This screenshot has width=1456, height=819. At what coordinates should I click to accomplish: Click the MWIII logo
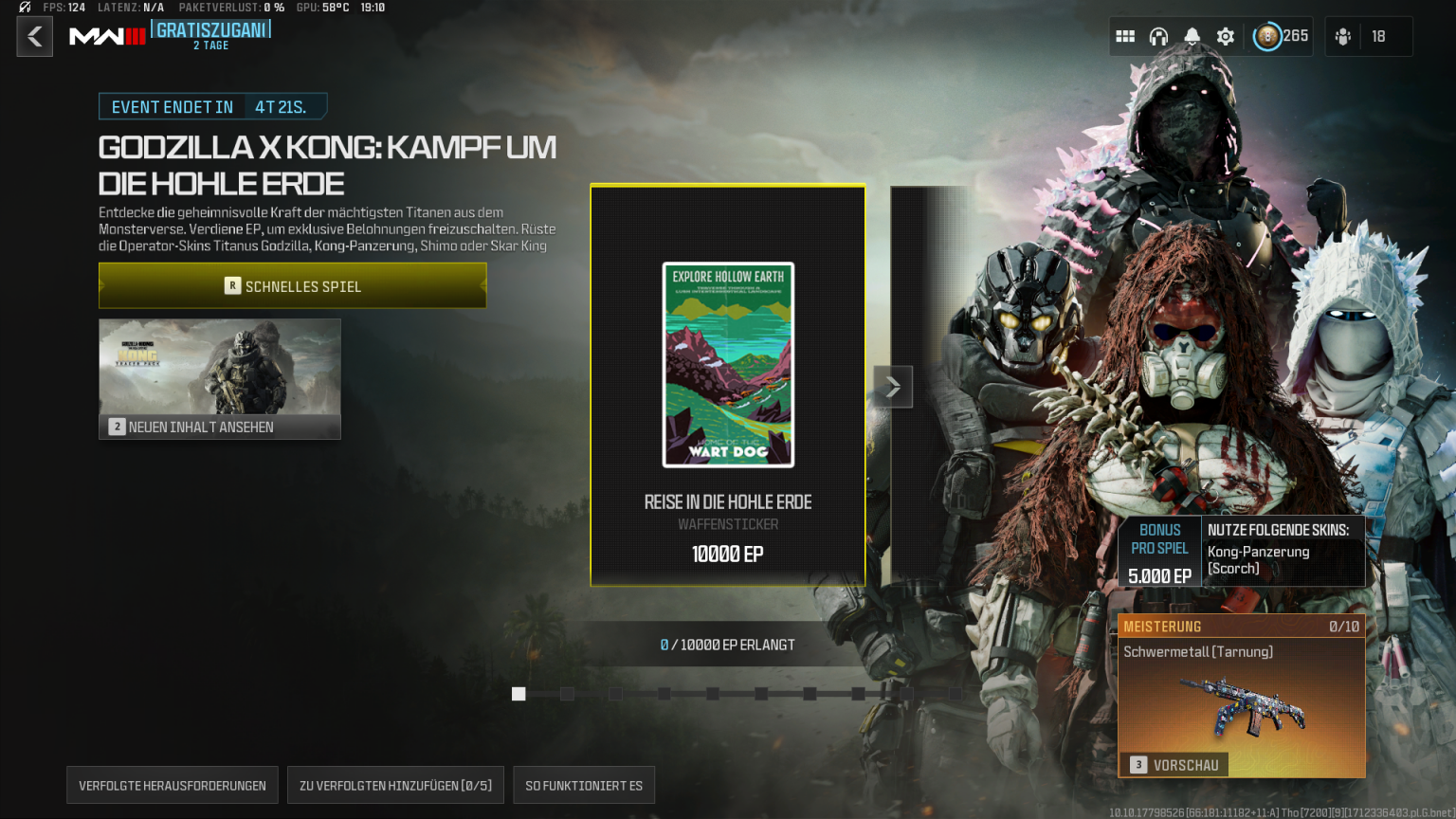tap(106, 36)
